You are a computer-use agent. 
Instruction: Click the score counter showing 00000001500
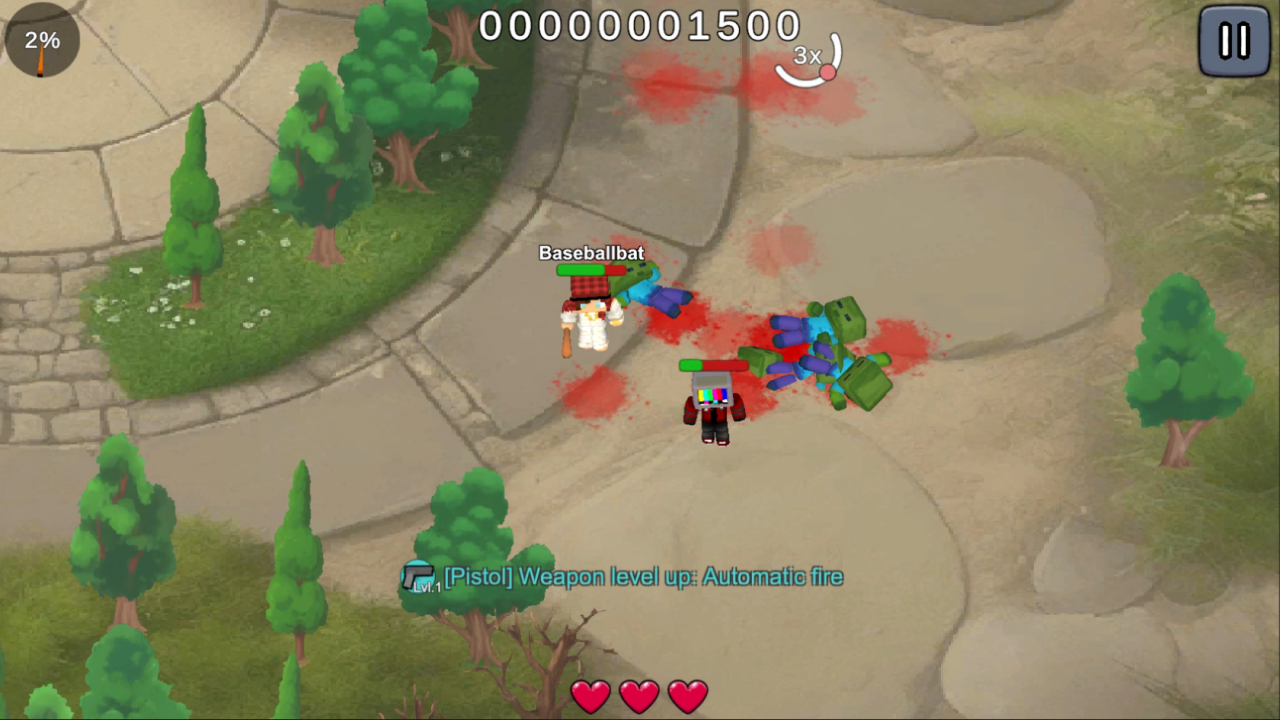tap(640, 25)
